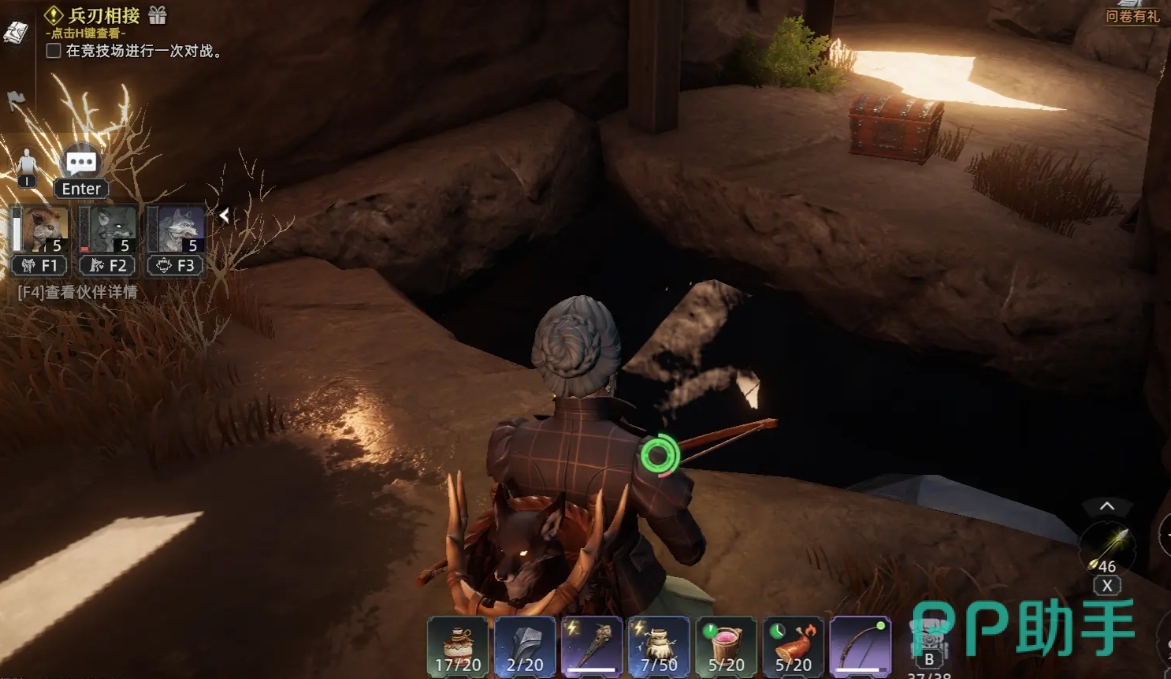
Task: Collapse the companion panel arrow
Action: point(225,215)
